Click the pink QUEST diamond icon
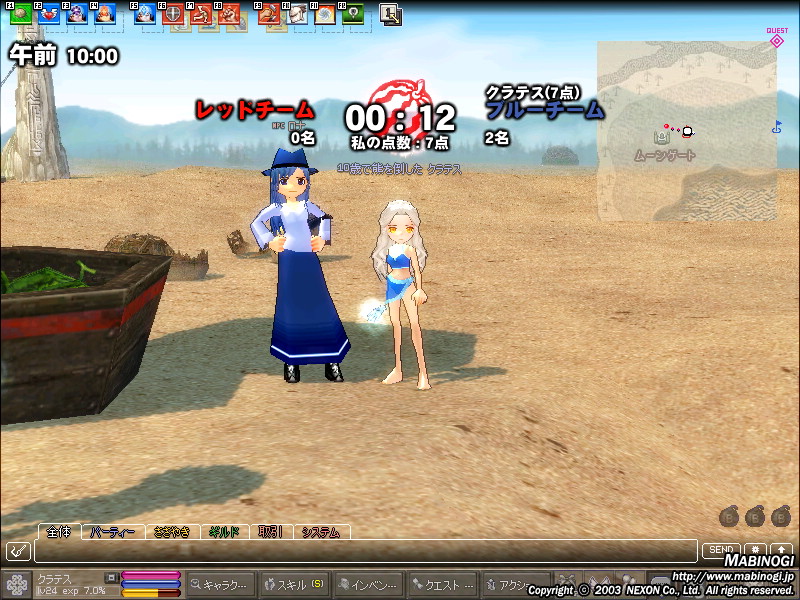Viewport: 800px width, 600px height. [x=777, y=41]
